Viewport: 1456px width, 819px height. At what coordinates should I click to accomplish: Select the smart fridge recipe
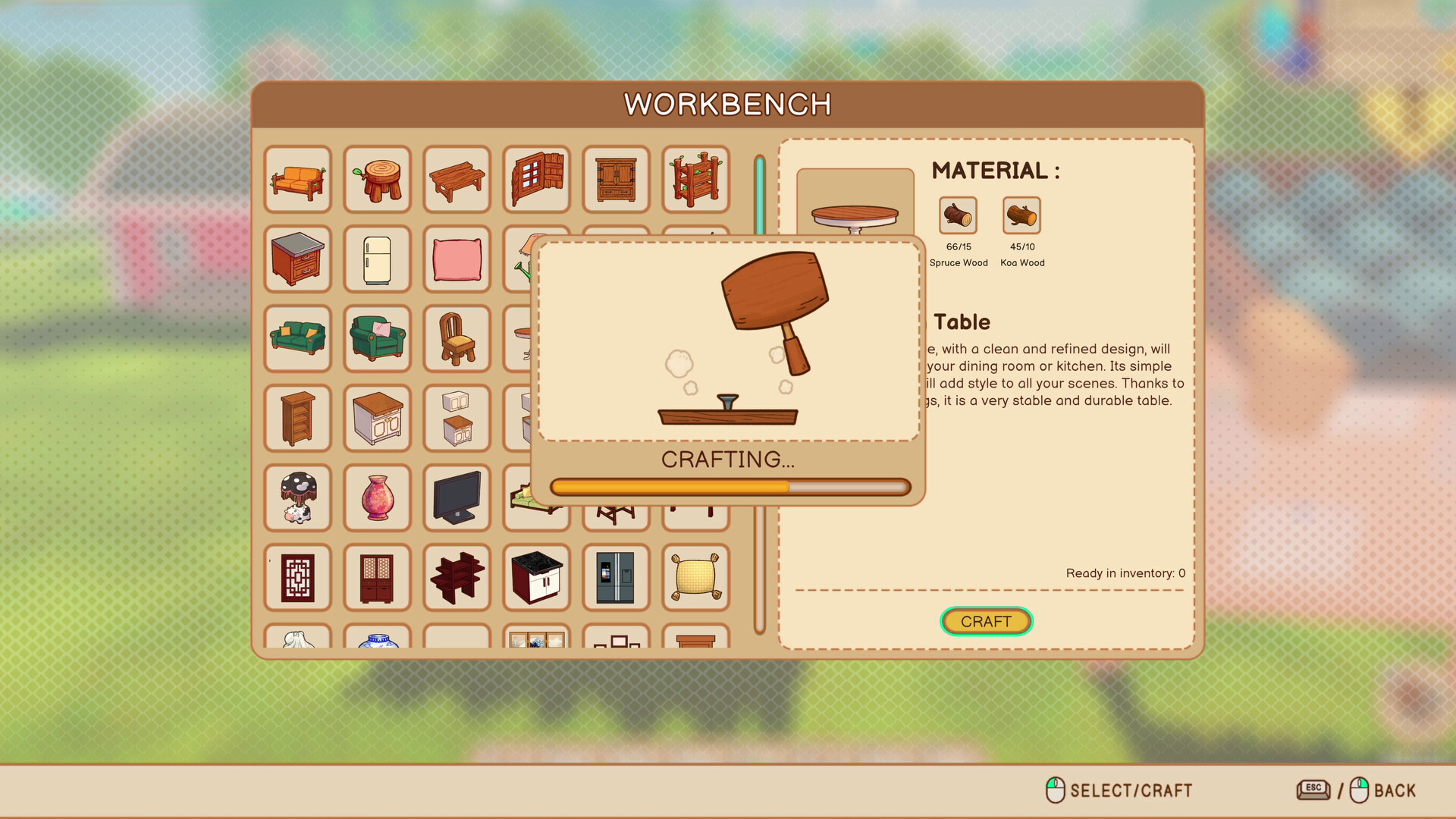pyautogui.click(x=615, y=577)
